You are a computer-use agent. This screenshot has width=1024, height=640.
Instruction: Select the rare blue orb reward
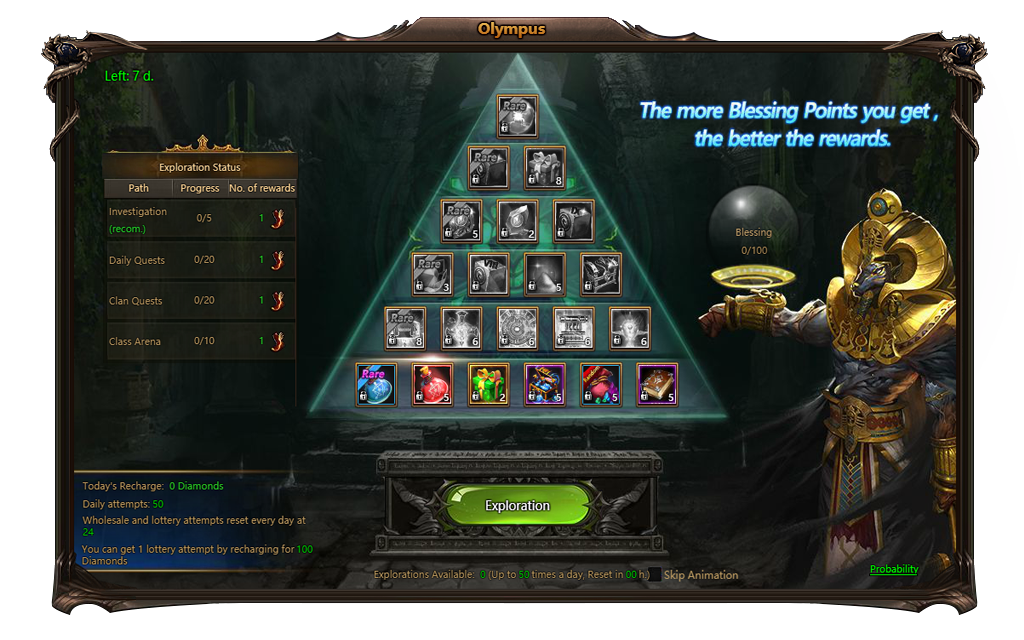(377, 384)
